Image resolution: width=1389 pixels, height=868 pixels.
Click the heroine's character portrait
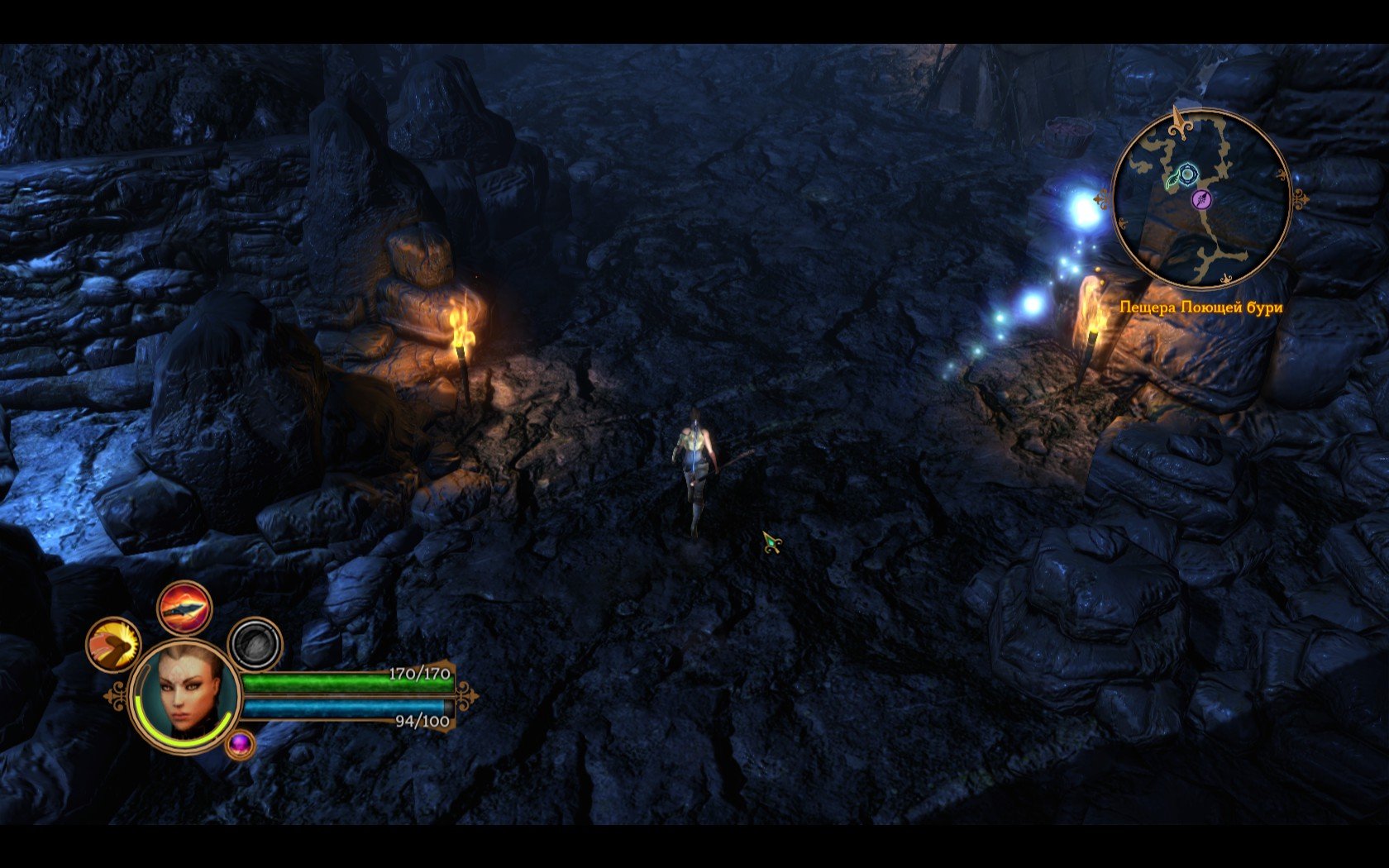pyautogui.click(x=186, y=691)
